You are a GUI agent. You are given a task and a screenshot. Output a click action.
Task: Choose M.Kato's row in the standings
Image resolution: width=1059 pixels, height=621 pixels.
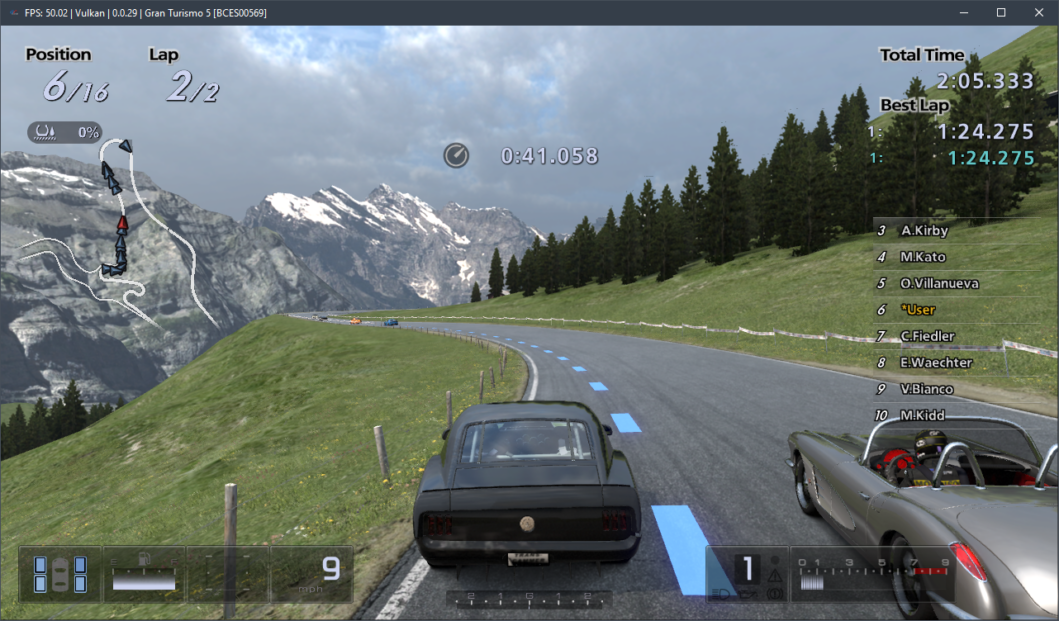click(x=923, y=257)
